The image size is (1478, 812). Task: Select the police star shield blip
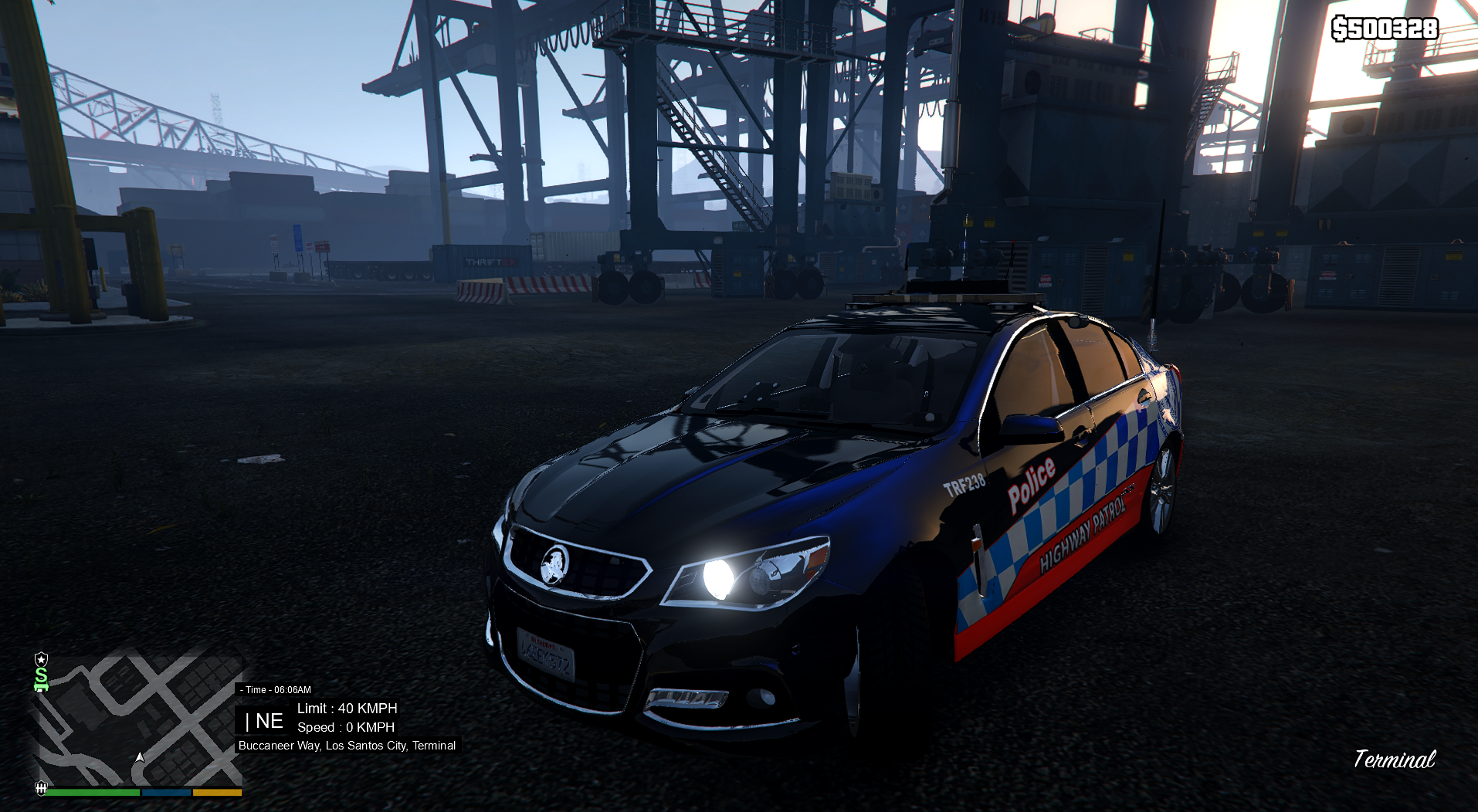click(x=42, y=659)
